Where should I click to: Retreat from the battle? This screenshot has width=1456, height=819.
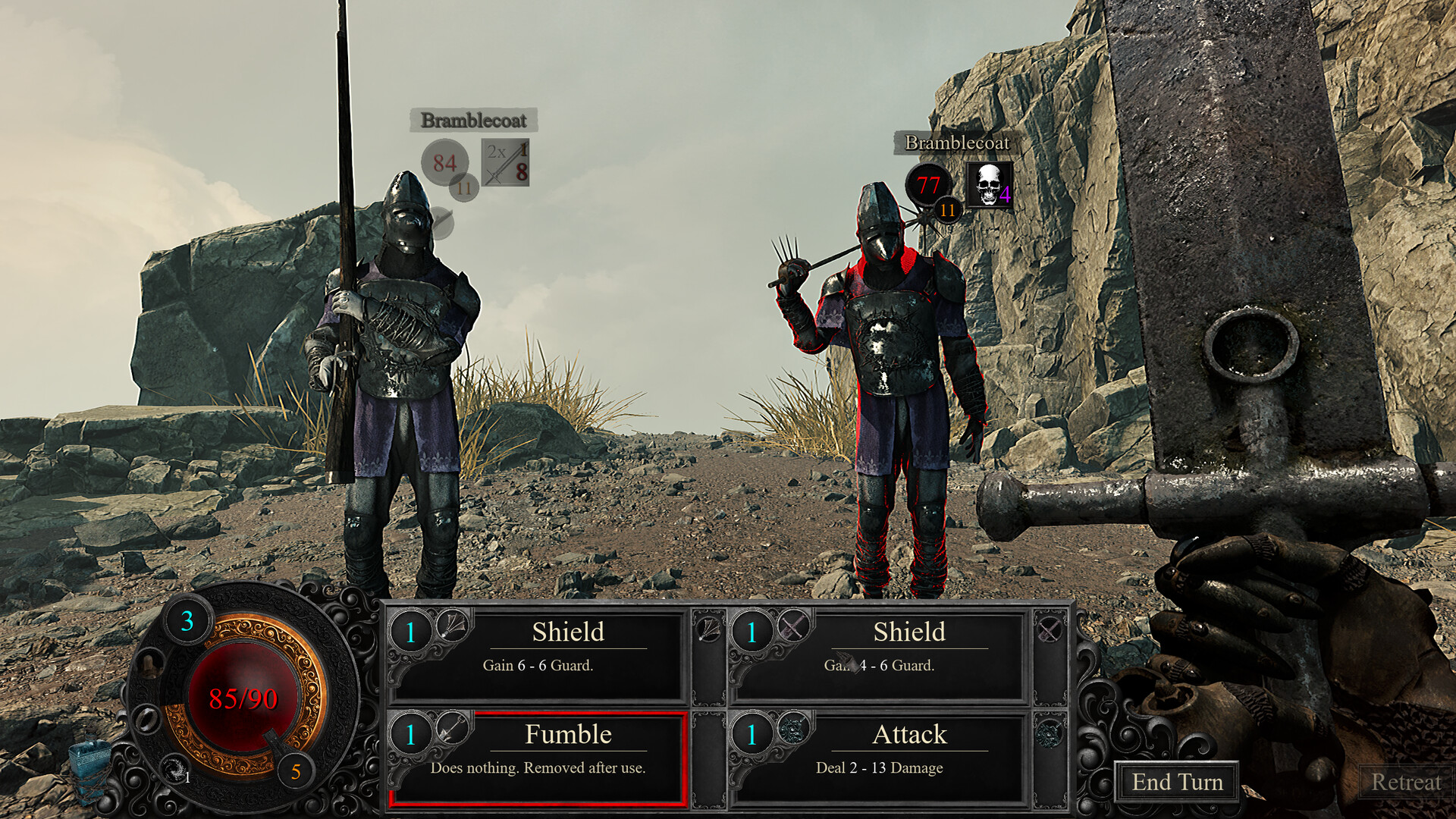(1405, 782)
